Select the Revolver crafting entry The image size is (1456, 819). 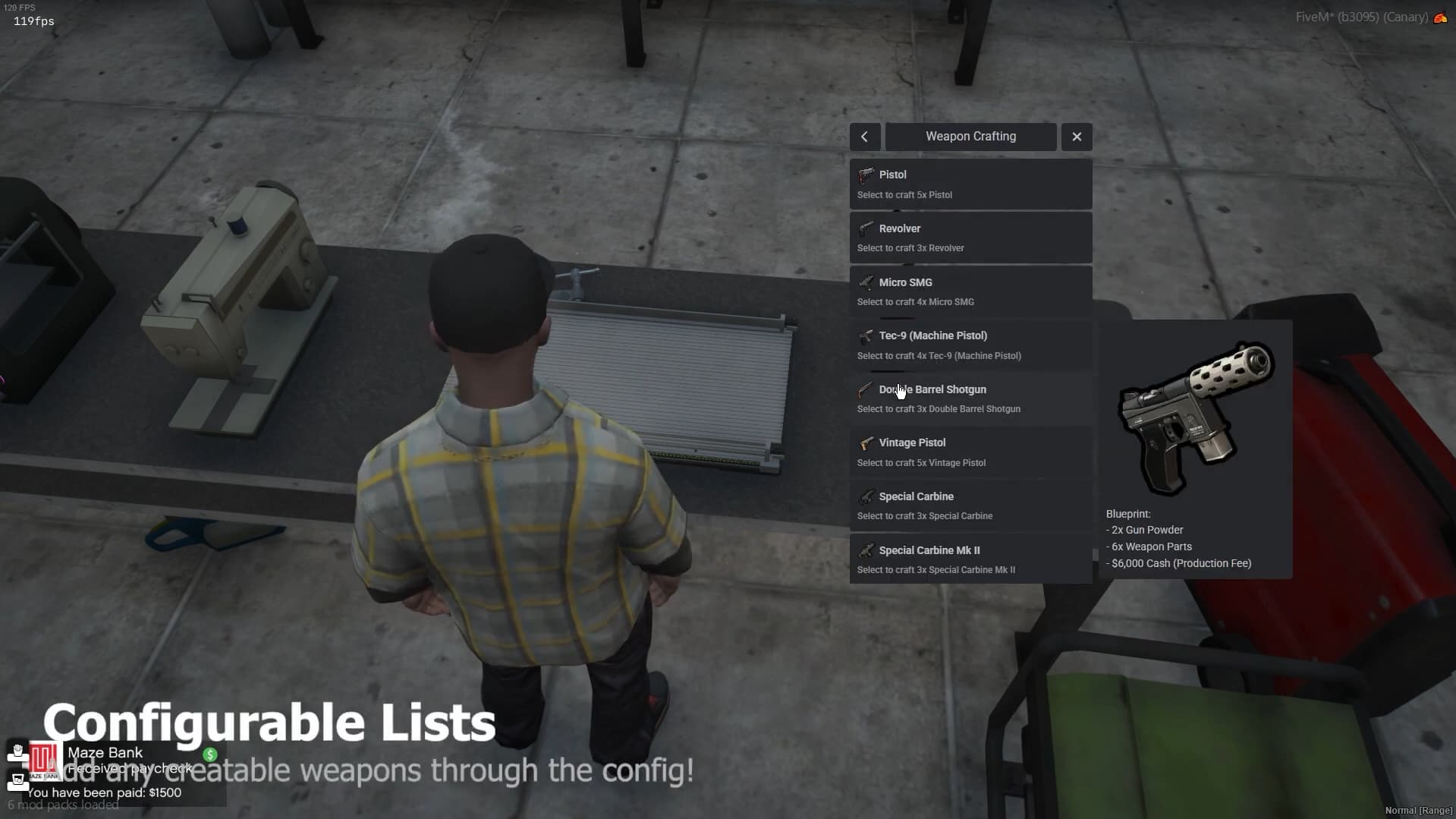tap(970, 237)
